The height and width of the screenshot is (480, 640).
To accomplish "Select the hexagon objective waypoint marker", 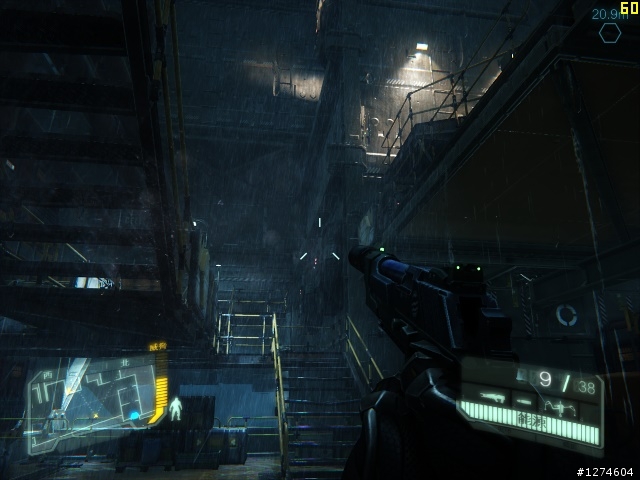I will [609, 33].
